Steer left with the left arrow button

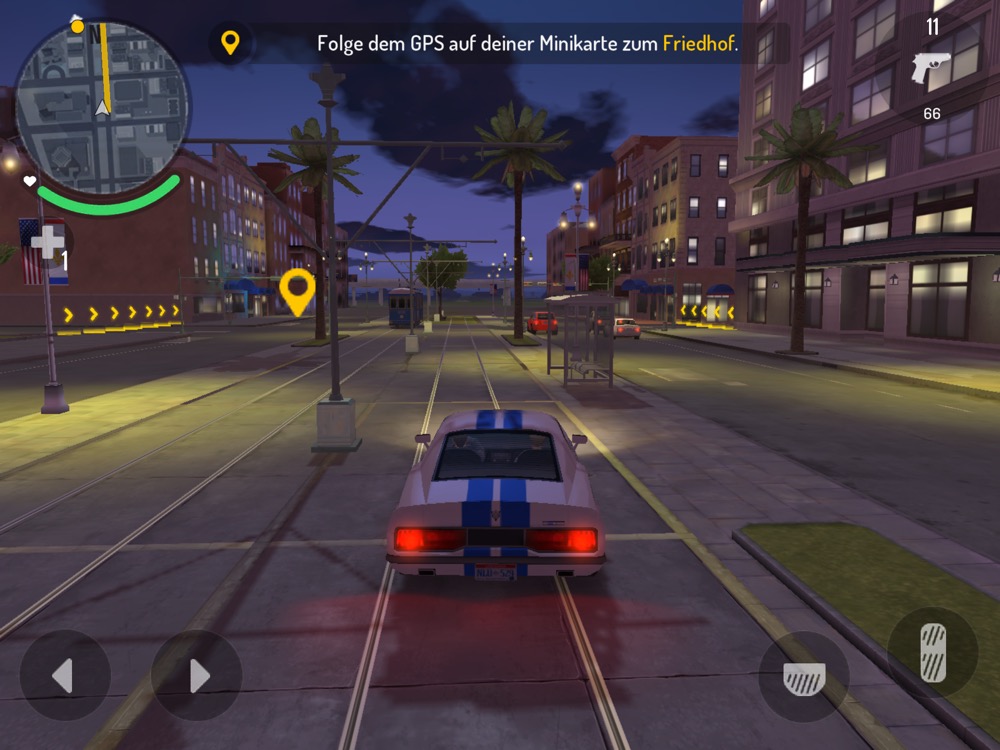(65, 676)
